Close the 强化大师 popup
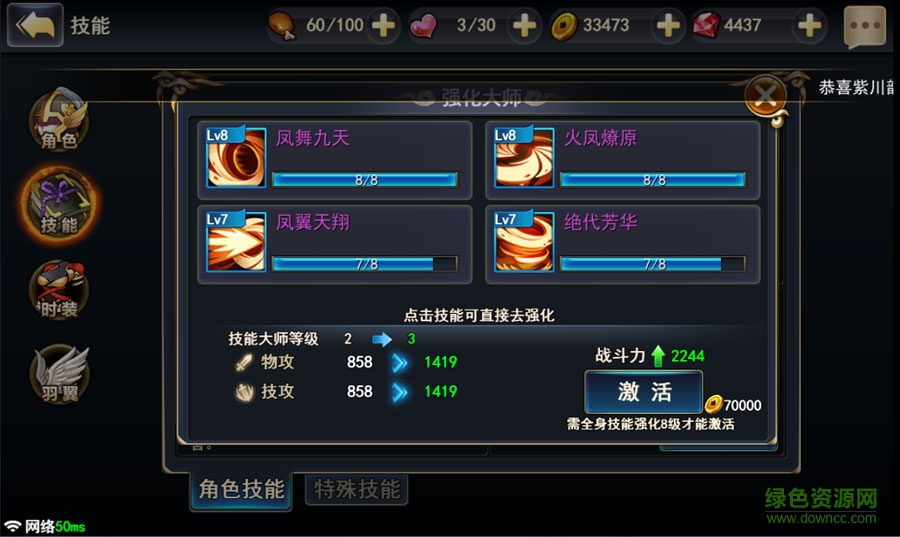This screenshot has width=900, height=537. click(766, 96)
